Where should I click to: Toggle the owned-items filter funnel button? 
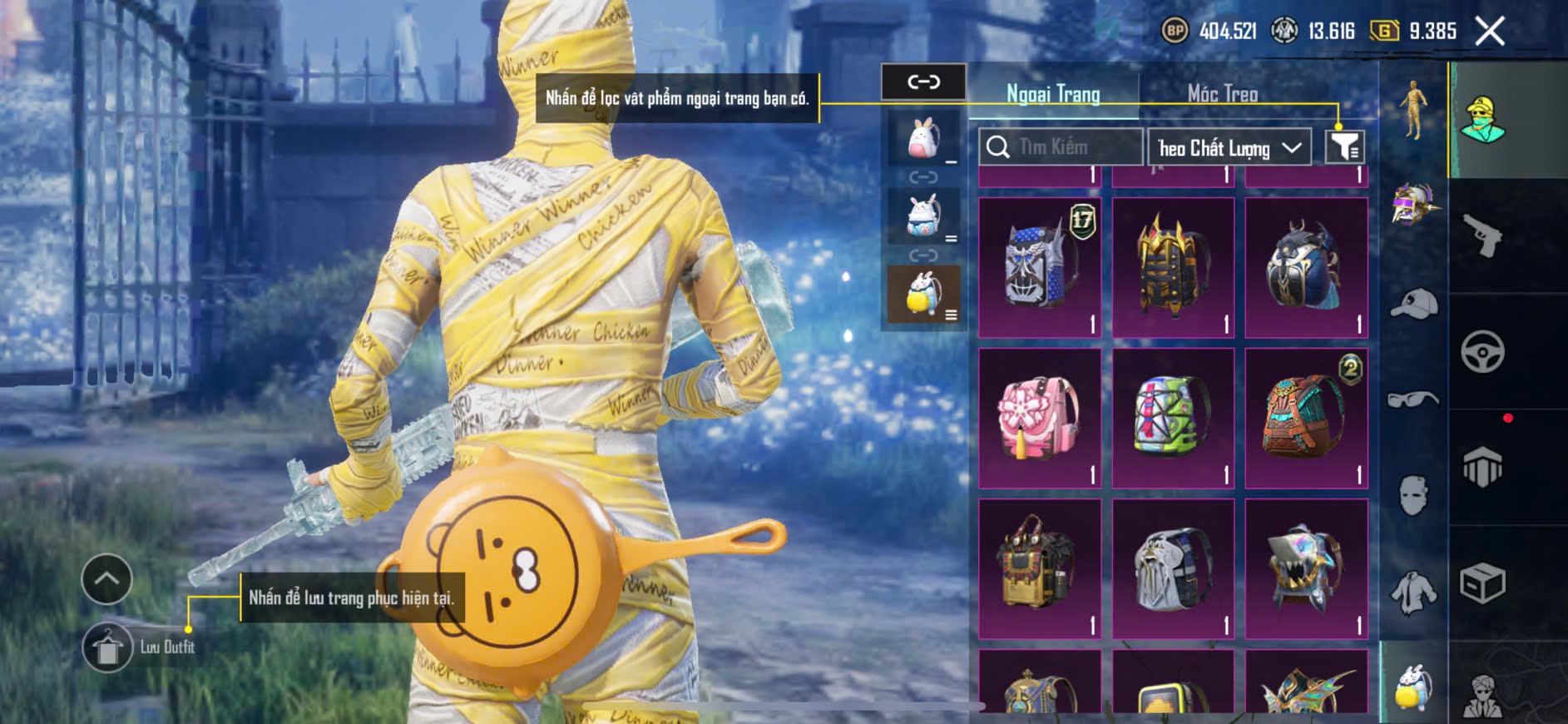point(1343,147)
